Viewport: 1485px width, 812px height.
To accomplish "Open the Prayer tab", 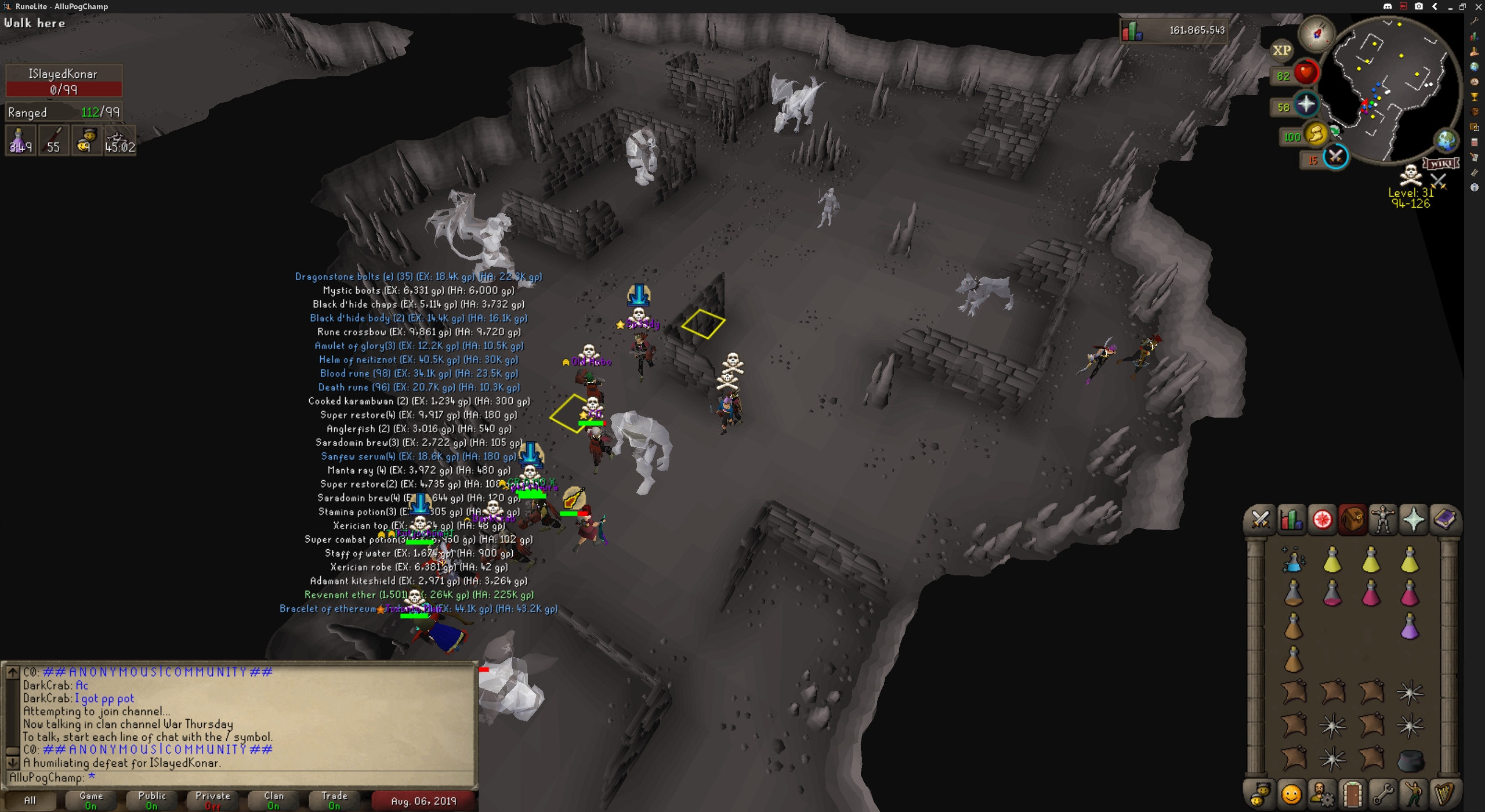I will point(1414,520).
